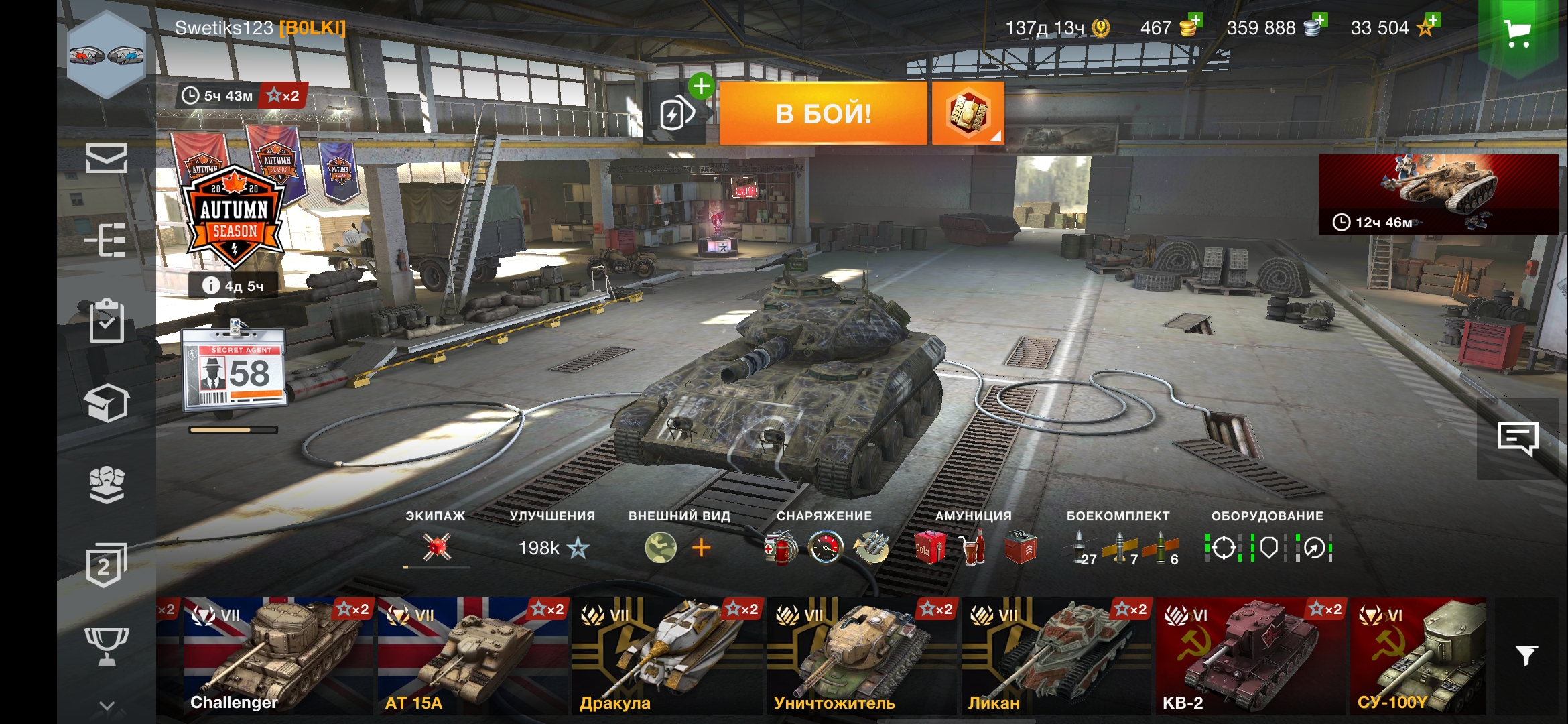Open the mail envelope inbox
This screenshot has width=1568, height=724.
tap(107, 159)
